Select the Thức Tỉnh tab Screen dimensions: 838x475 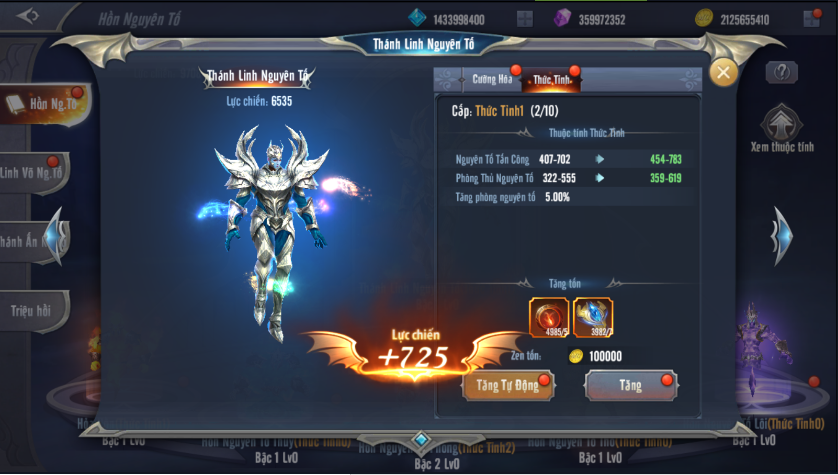pyautogui.click(x=551, y=78)
